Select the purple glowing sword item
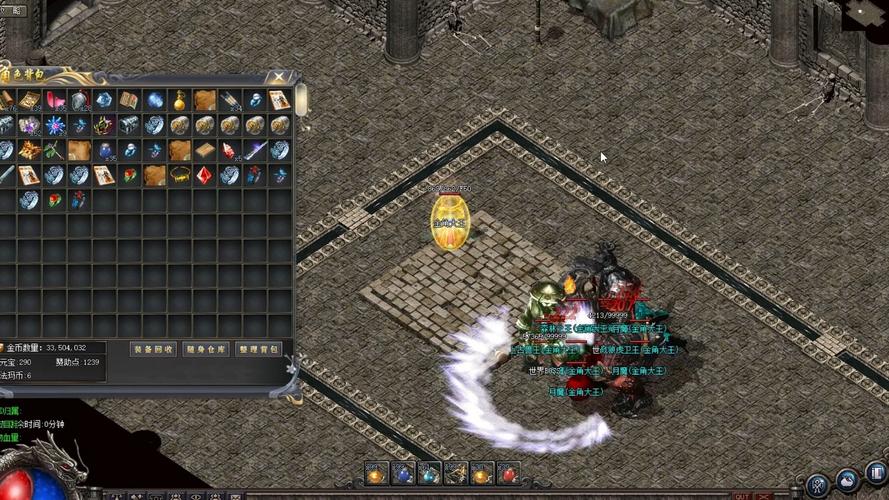This screenshot has height=500, width=889. click(x=255, y=150)
